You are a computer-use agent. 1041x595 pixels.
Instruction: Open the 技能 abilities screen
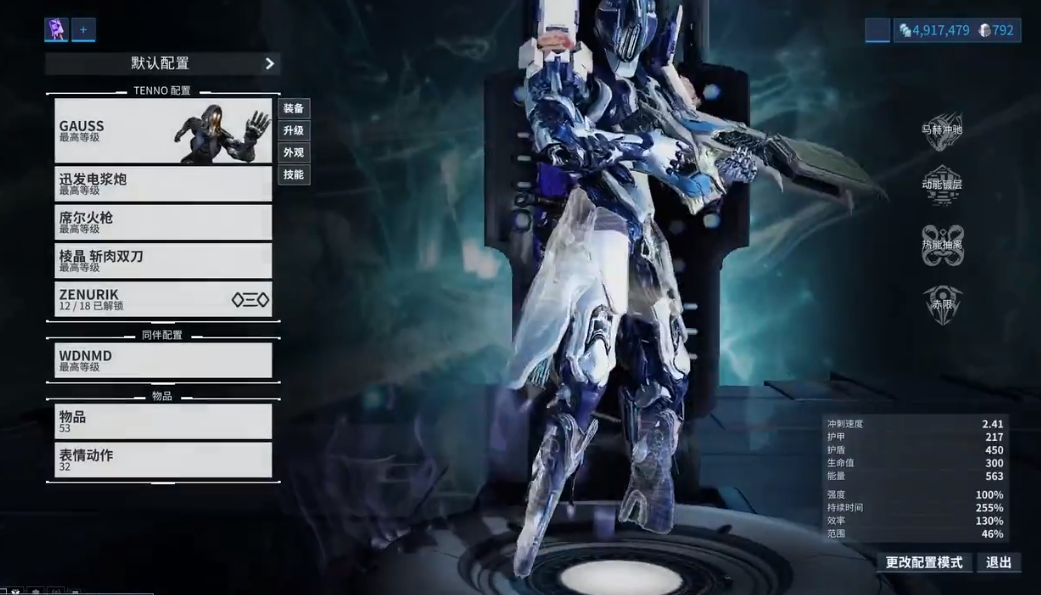[293, 175]
